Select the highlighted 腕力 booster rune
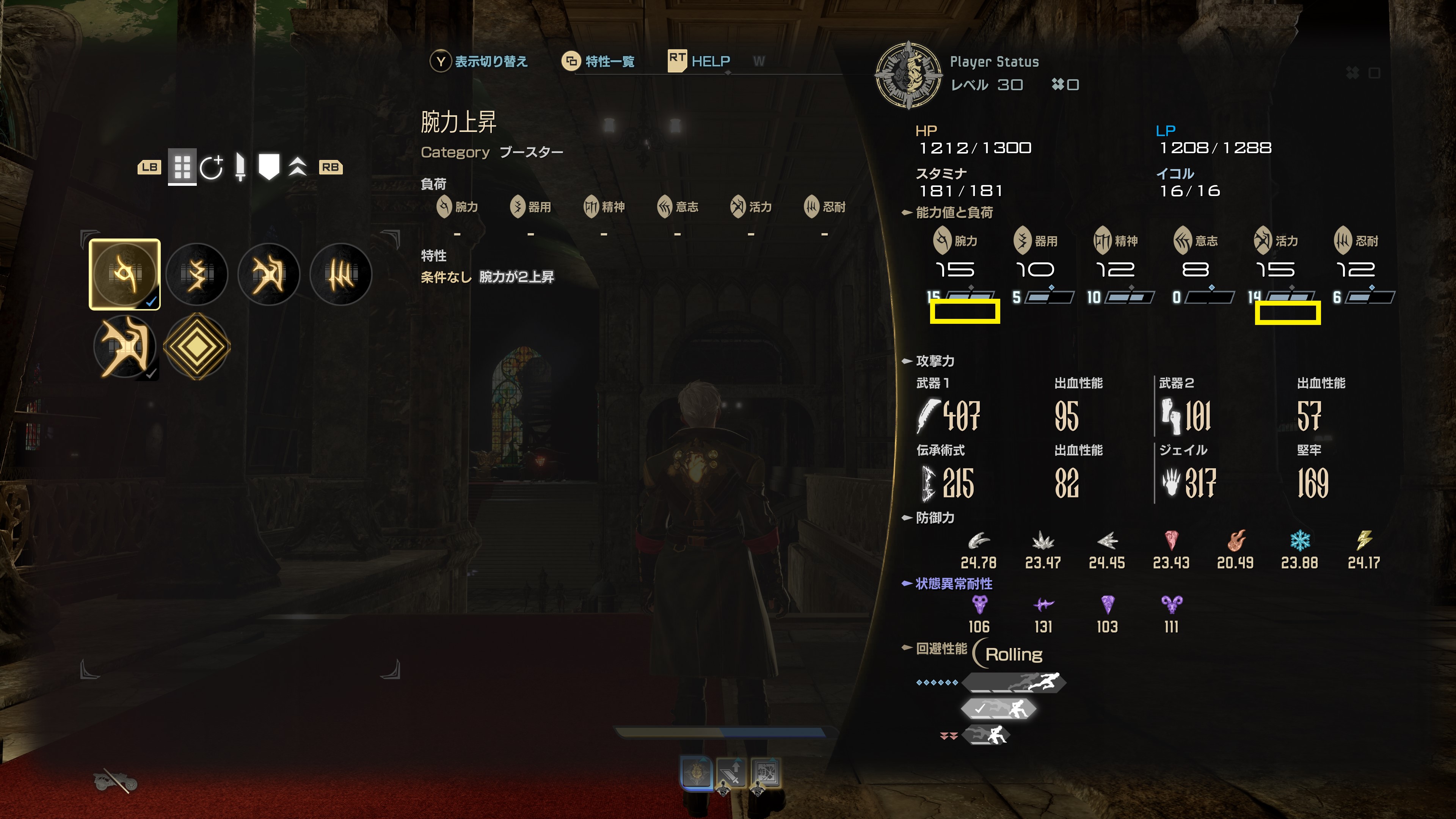 (124, 274)
